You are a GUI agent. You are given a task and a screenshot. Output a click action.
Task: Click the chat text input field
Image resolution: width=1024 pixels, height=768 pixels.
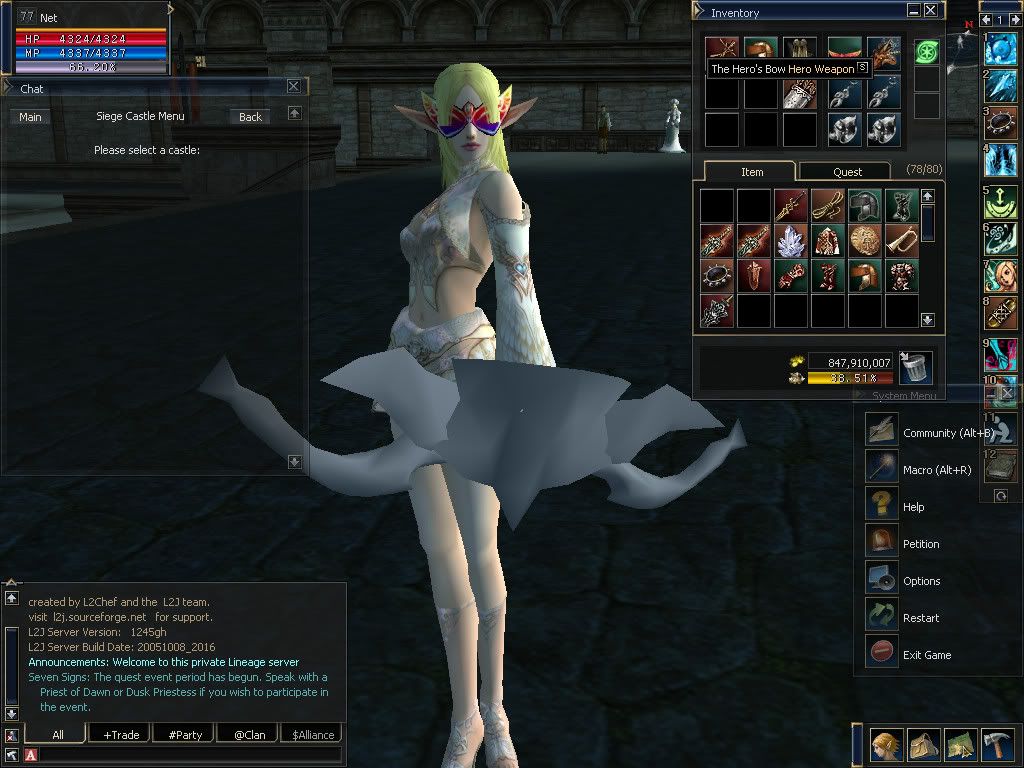[x=190, y=755]
